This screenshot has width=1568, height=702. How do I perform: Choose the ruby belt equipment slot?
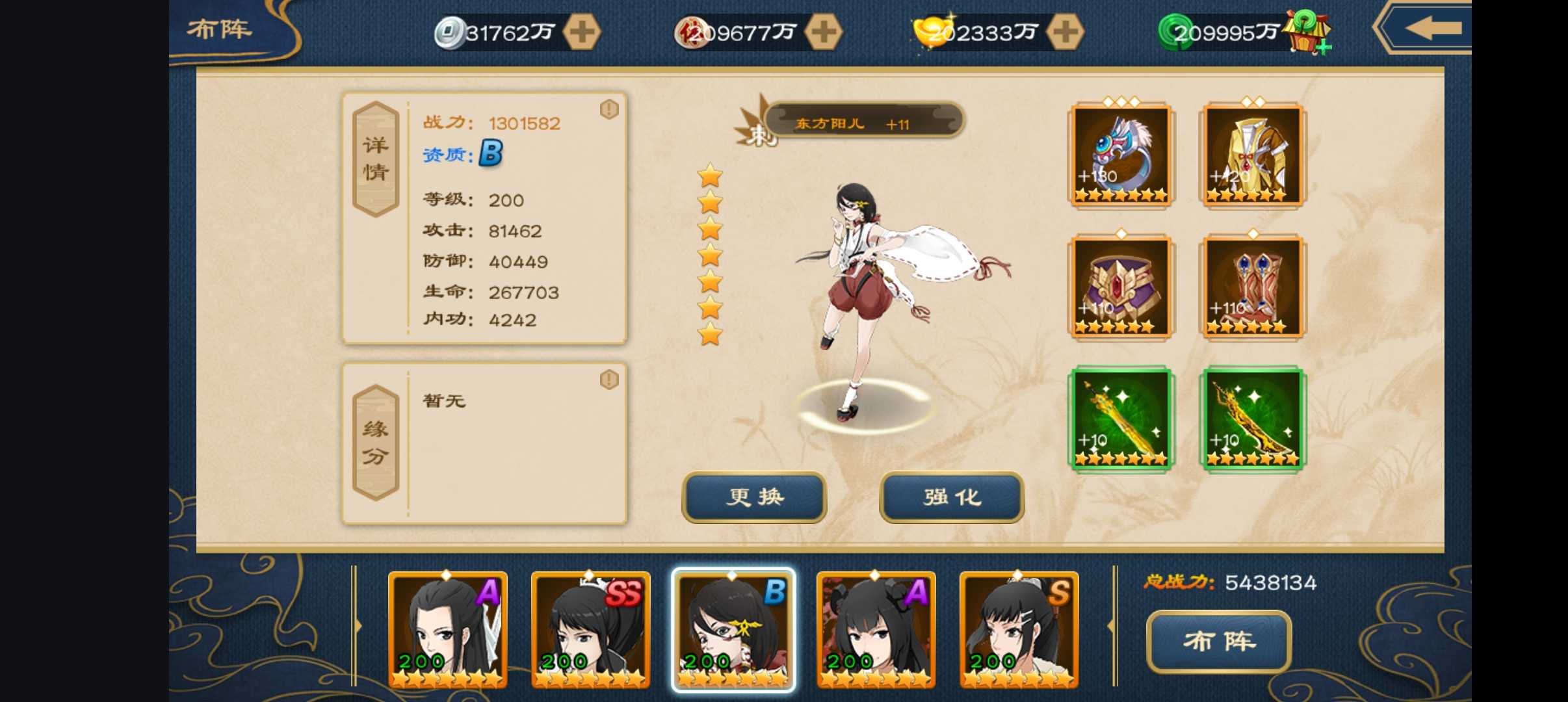click(x=1121, y=287)
